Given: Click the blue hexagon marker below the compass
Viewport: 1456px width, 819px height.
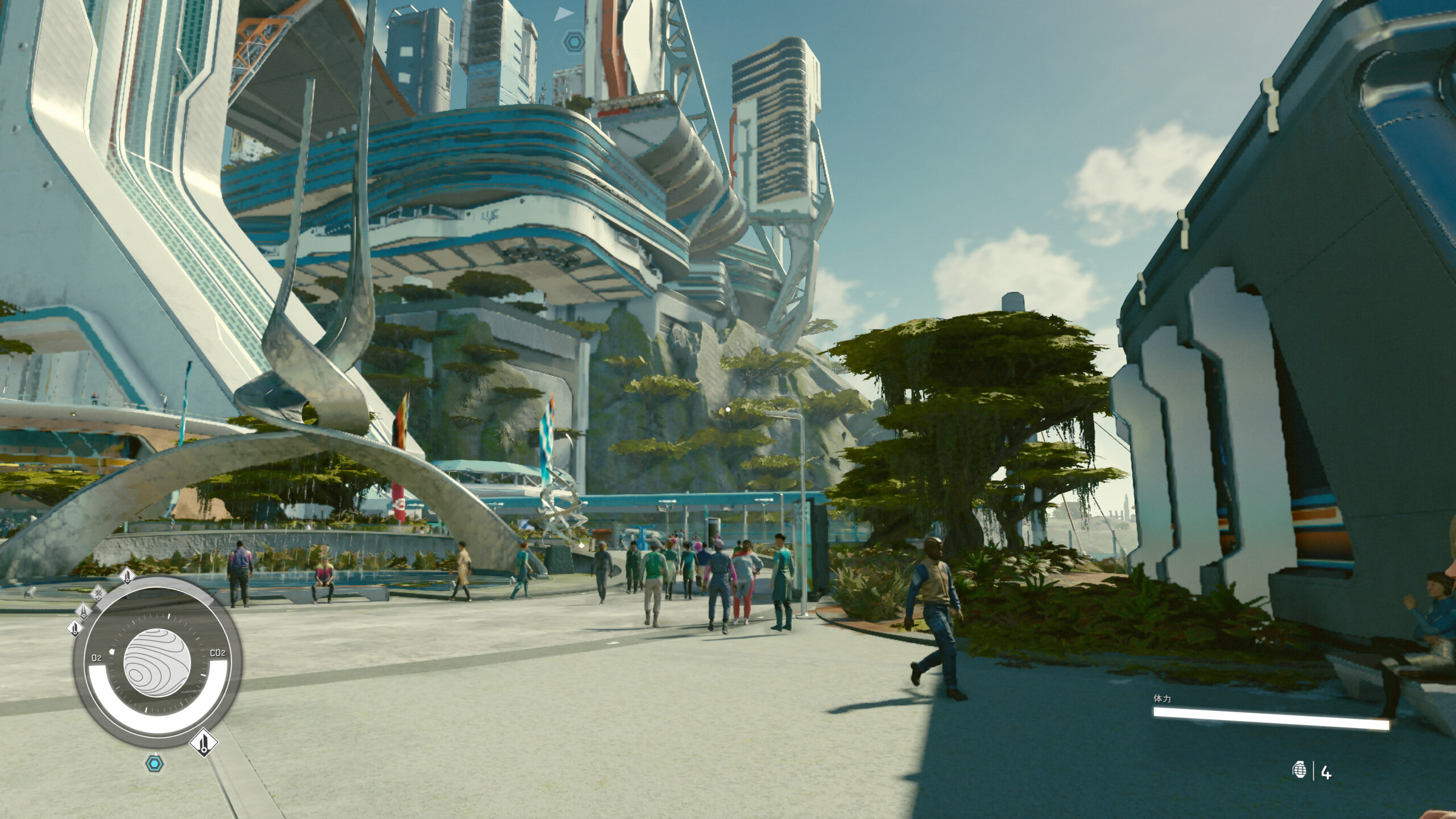Looking at the screenshot, I should (x=154, y=763).
